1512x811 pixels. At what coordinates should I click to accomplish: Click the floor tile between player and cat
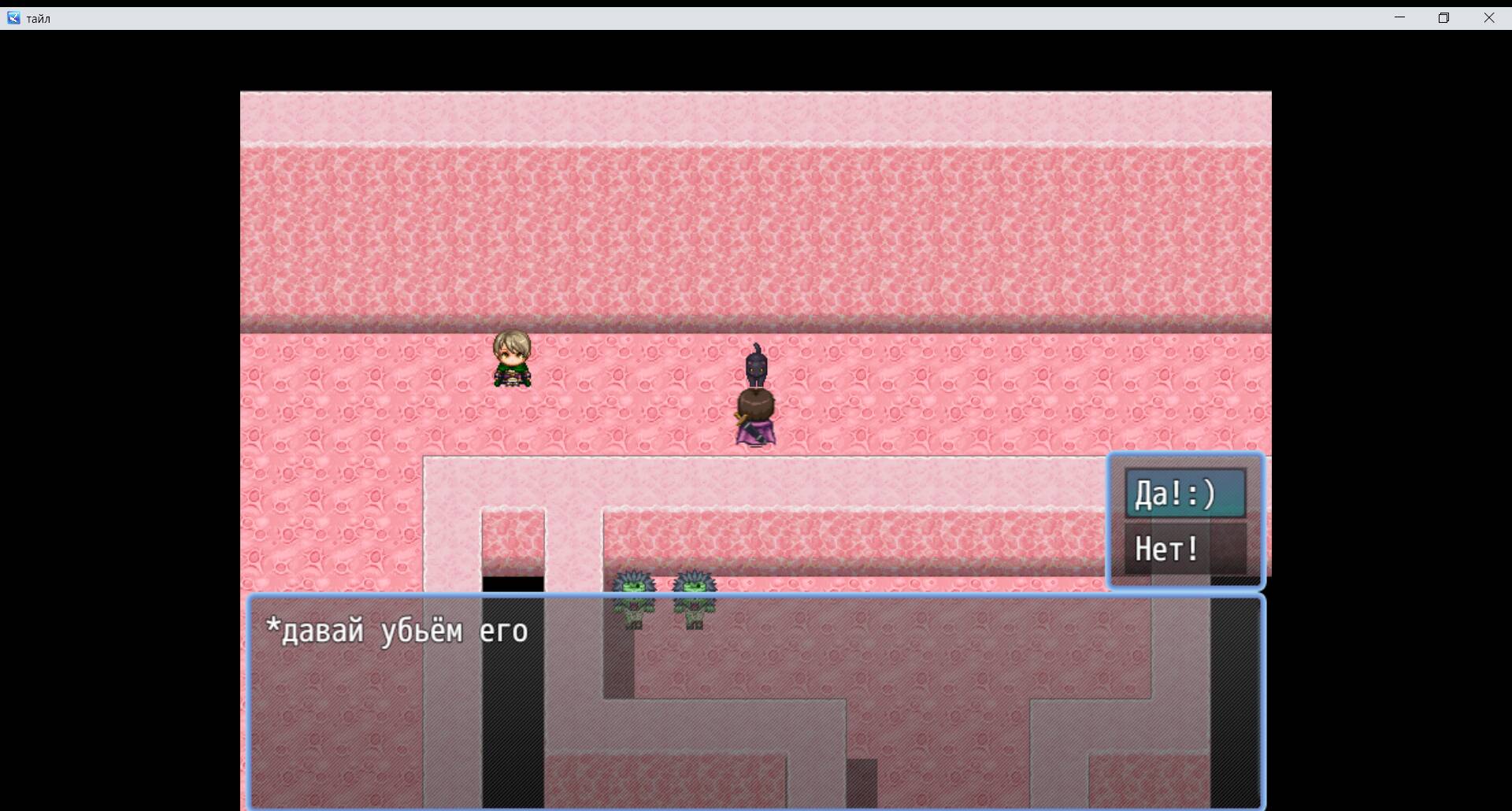(x=630, y=370)
